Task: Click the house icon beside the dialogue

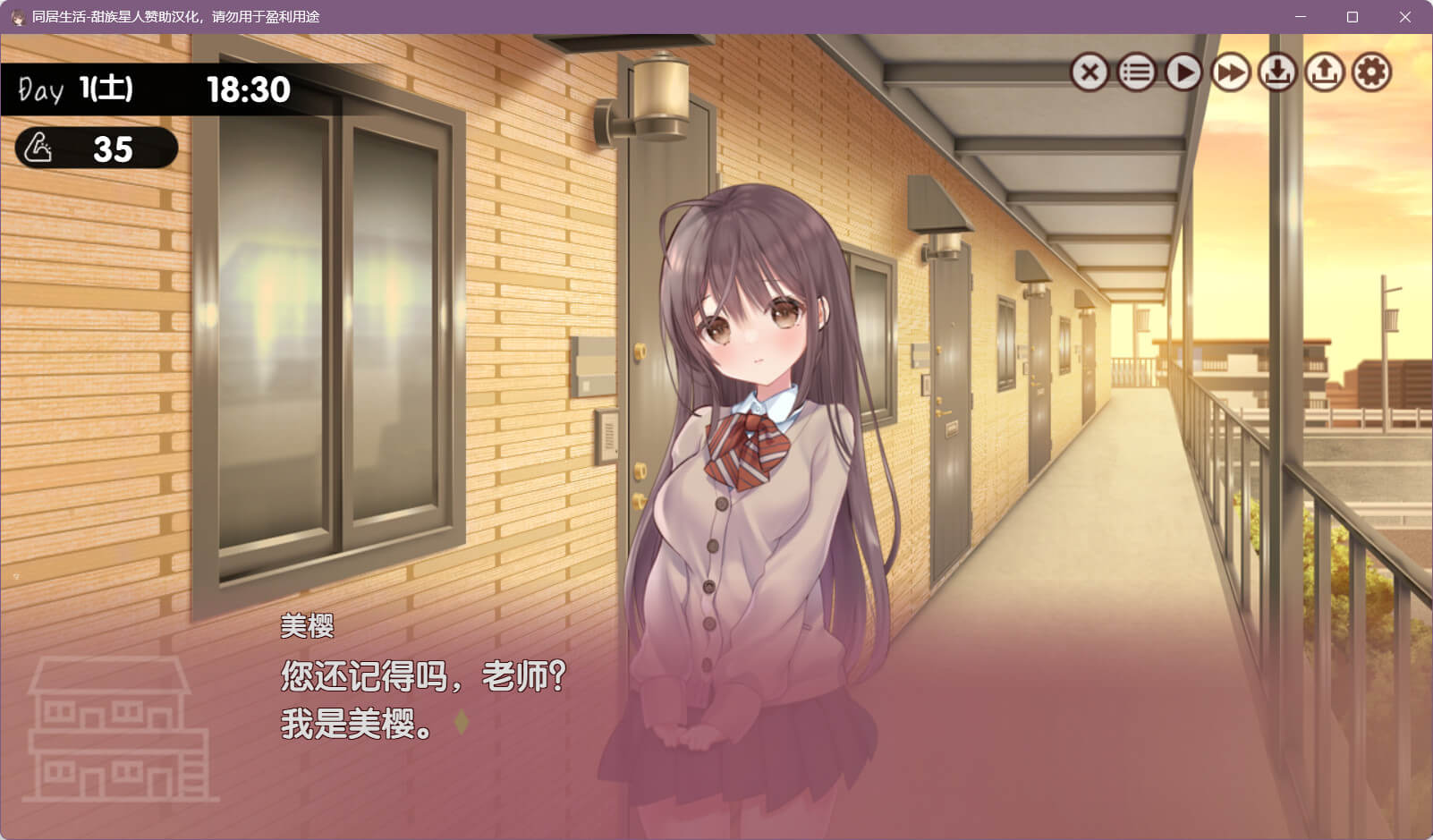Action: 114,730
